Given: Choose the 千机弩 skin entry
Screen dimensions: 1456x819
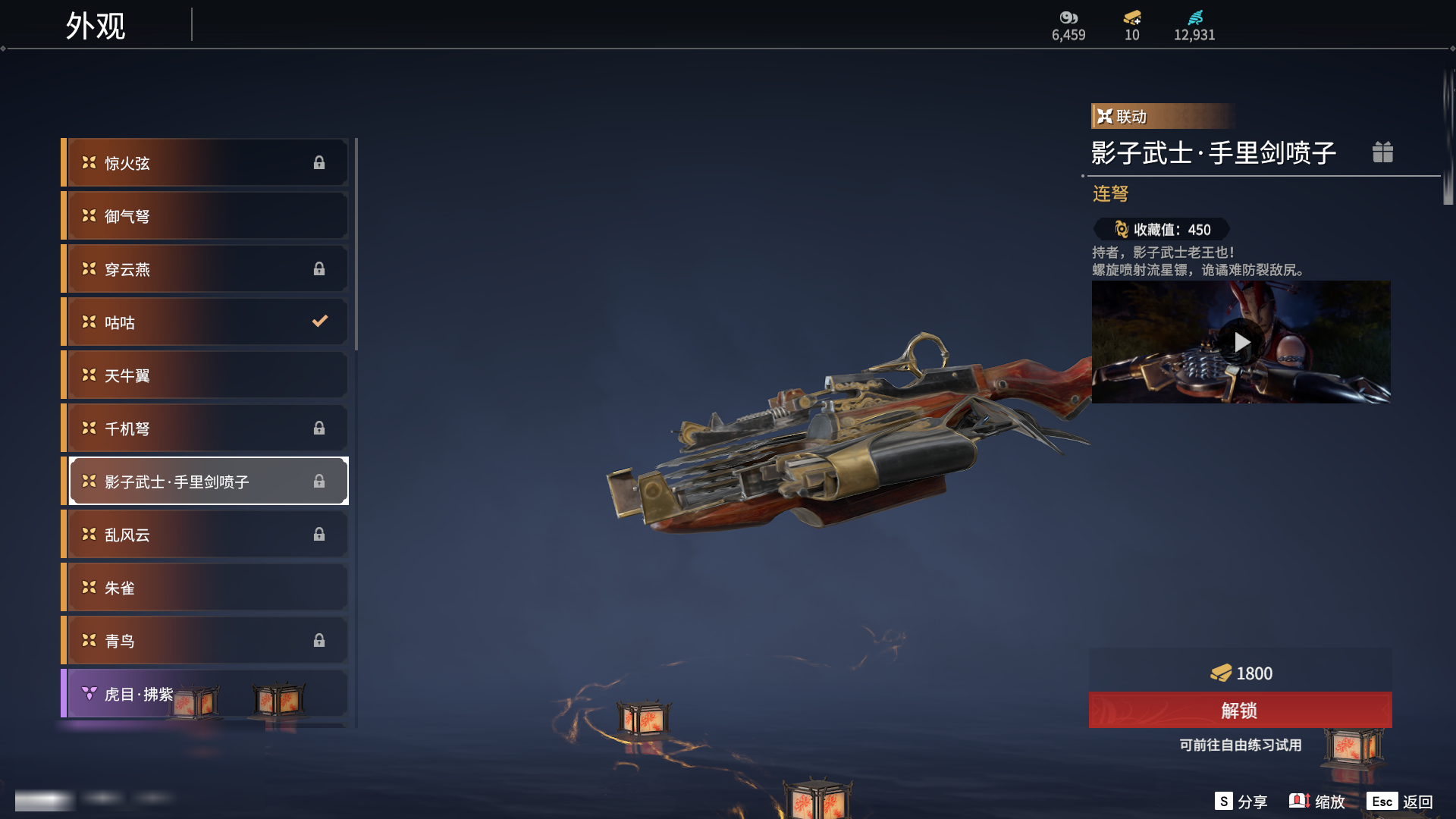Looking at the screenshot, I should point(205,428).
